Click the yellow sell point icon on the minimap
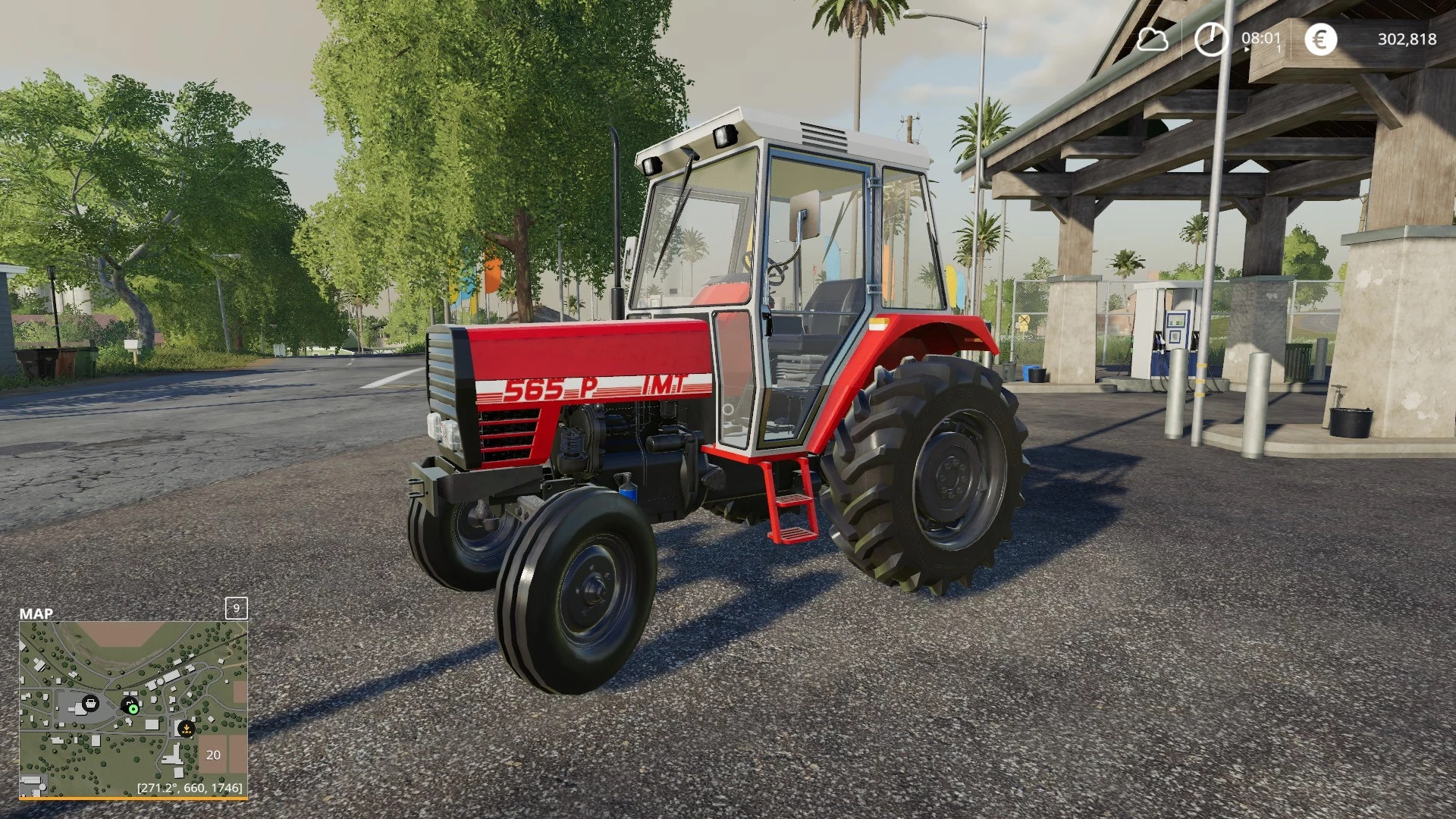The height and width of the screenshot is (819, 1456). pos(187,730)
